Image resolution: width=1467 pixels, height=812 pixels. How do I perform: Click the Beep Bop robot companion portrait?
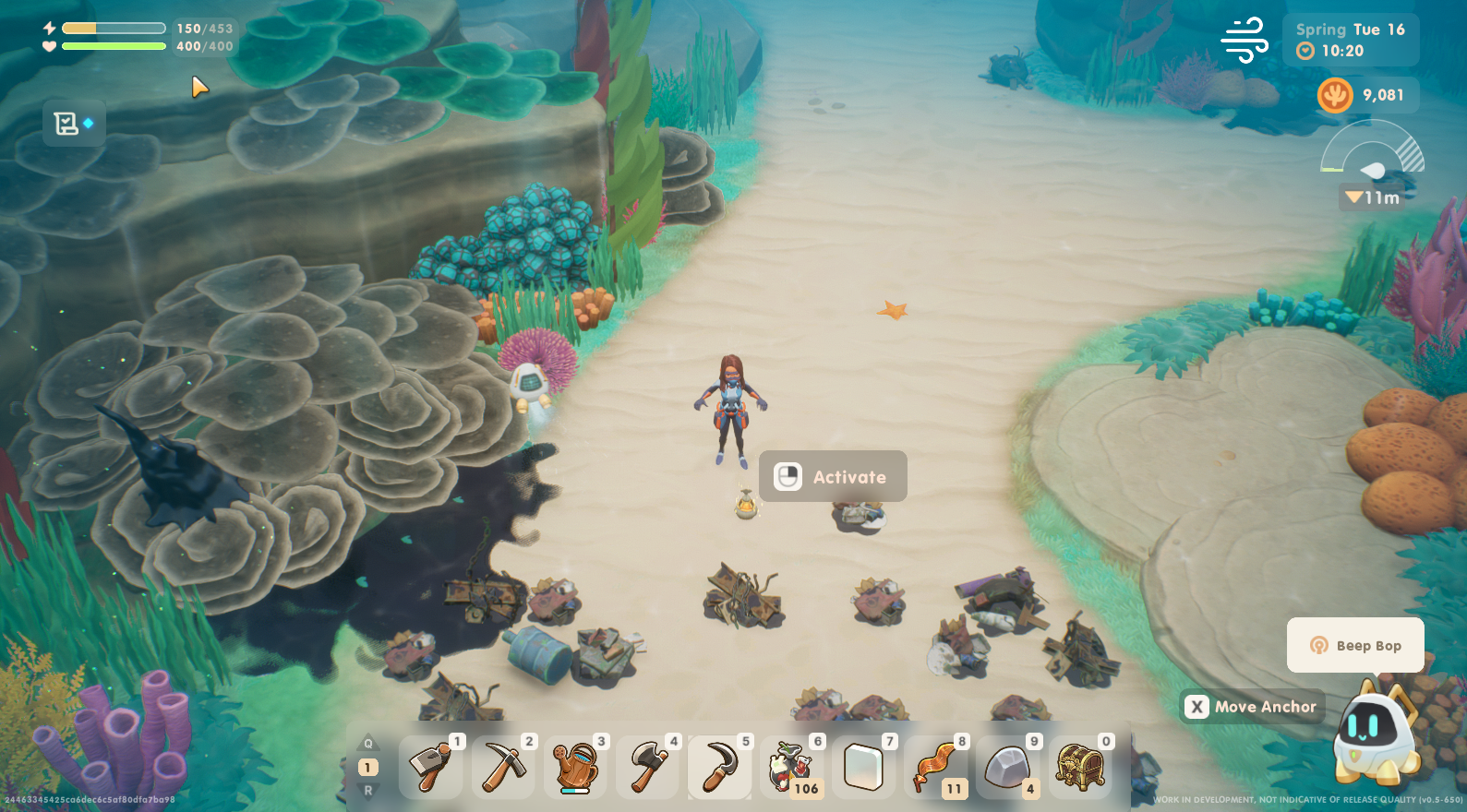click(x=1375, y=734)
